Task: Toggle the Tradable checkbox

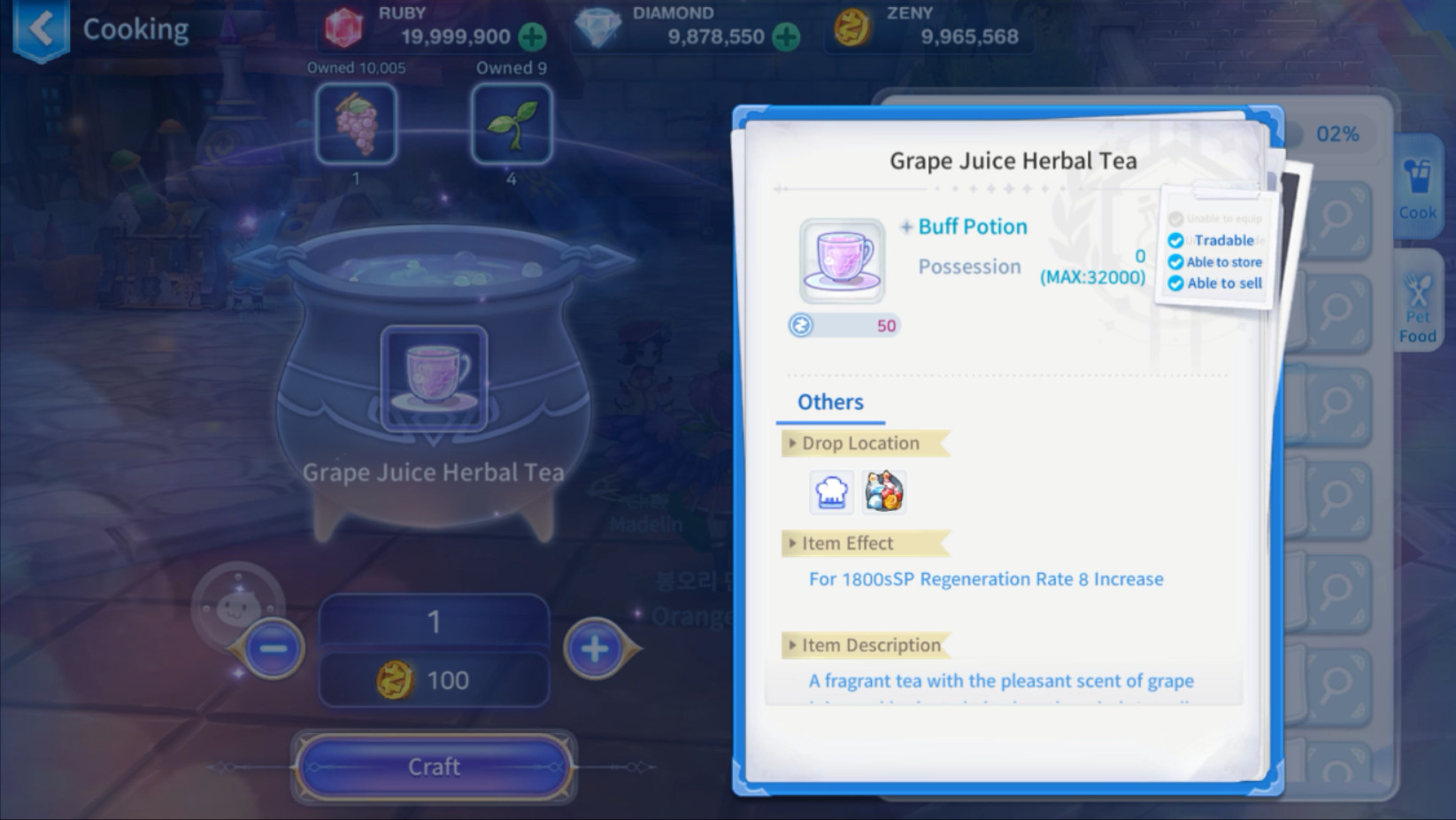Action: pyautogui.click(x=1176, y=240)
